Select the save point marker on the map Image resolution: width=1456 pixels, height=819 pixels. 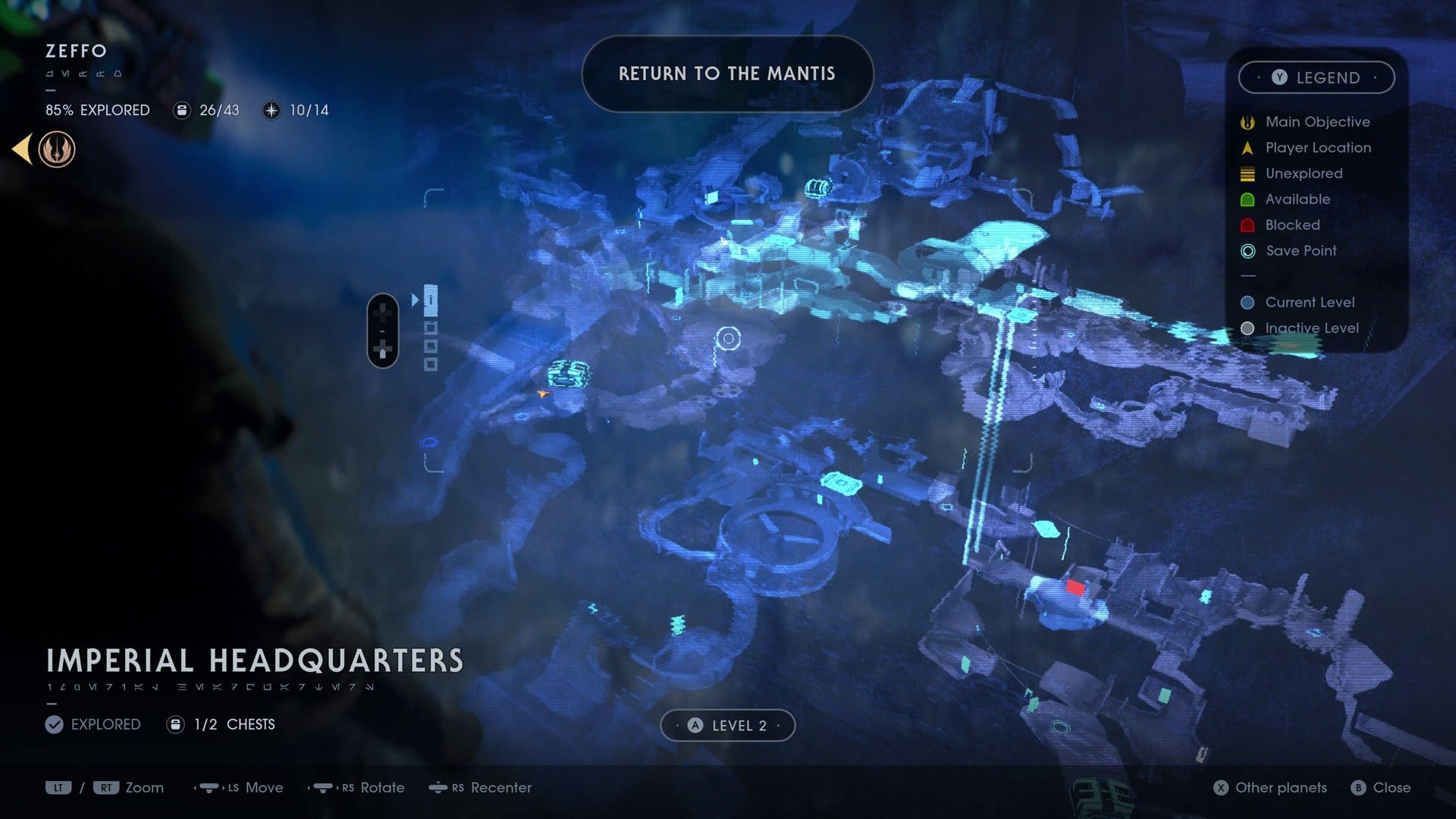click(728, 338)
